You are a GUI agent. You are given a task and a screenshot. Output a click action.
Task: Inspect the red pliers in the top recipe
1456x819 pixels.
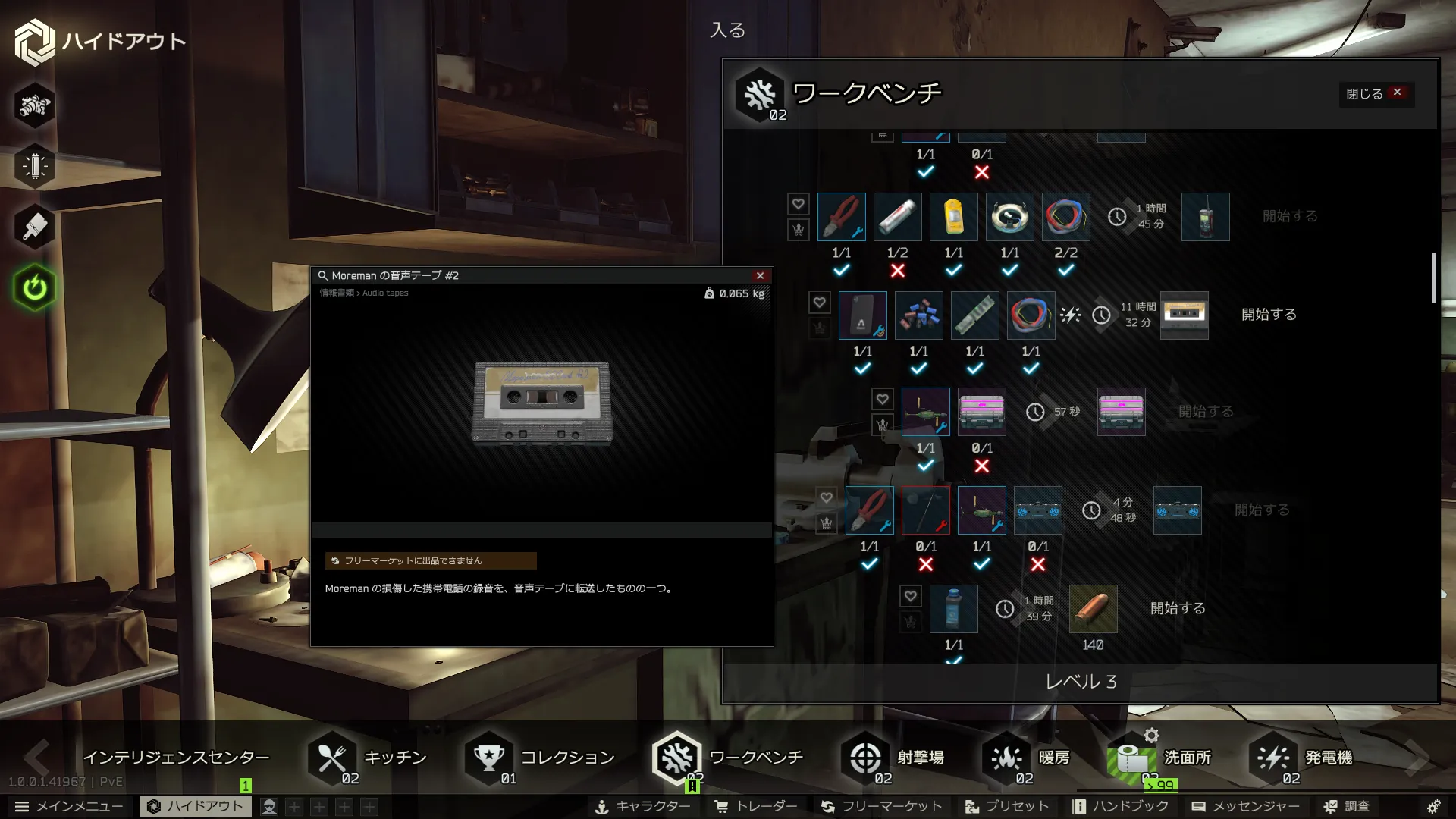coord(841,217)
